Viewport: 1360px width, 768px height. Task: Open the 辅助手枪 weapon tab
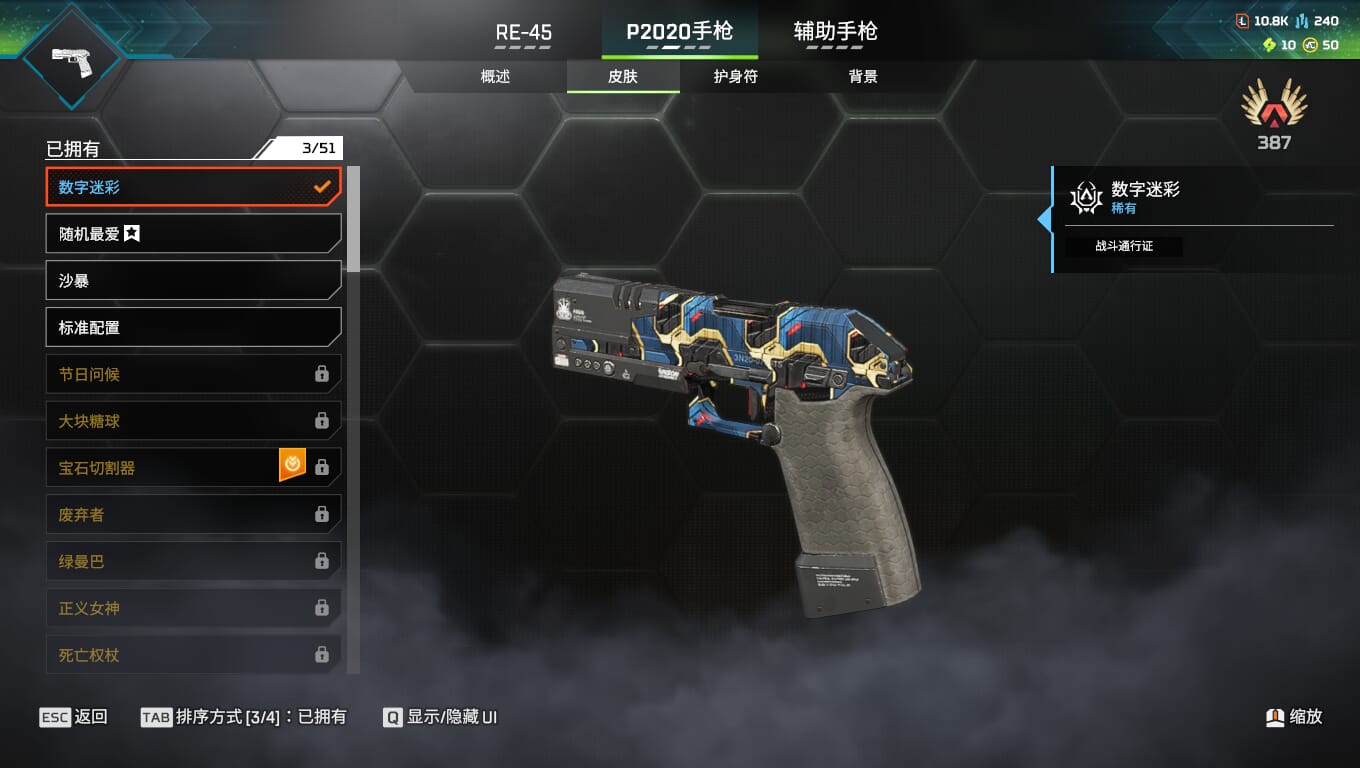[835, 32]
